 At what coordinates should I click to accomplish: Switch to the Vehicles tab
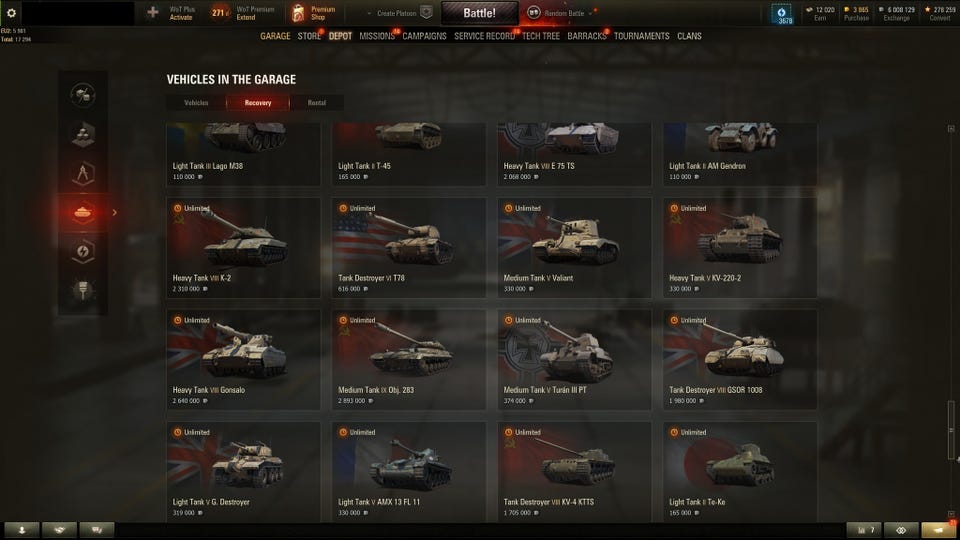pyautogui.click(x=196, y=102)
